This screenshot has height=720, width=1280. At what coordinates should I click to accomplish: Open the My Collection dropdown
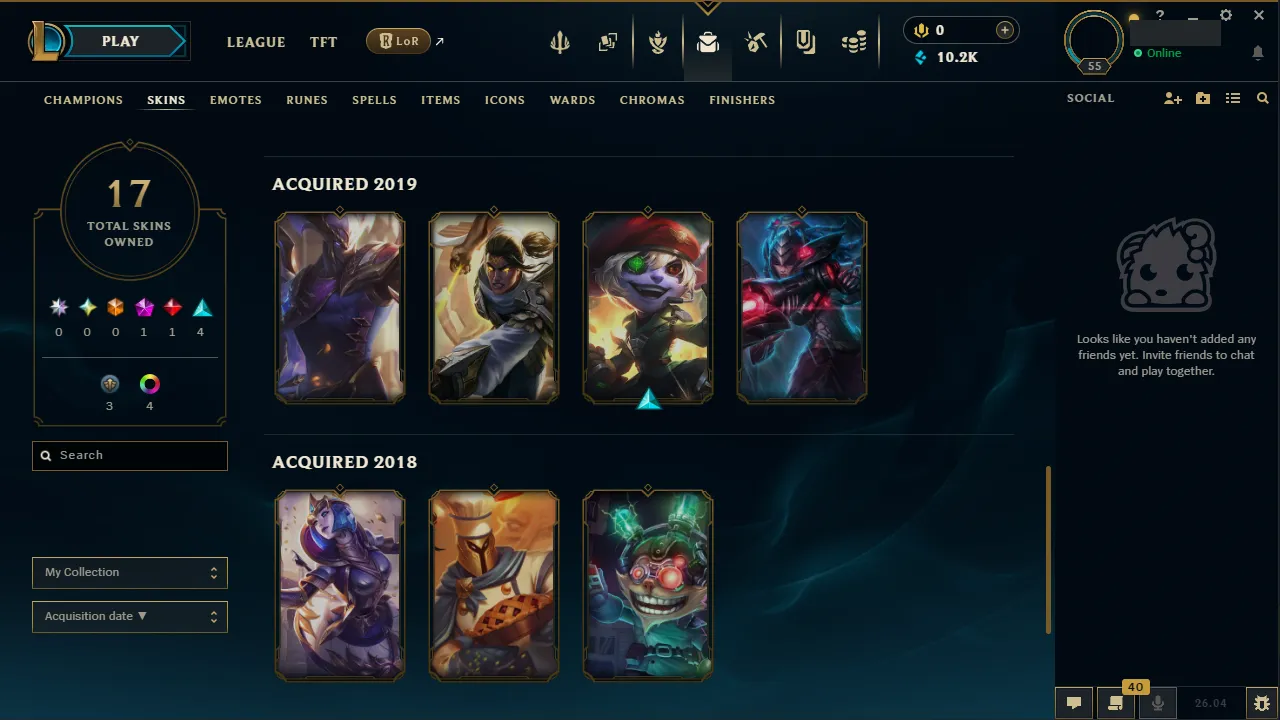(129, 572)
